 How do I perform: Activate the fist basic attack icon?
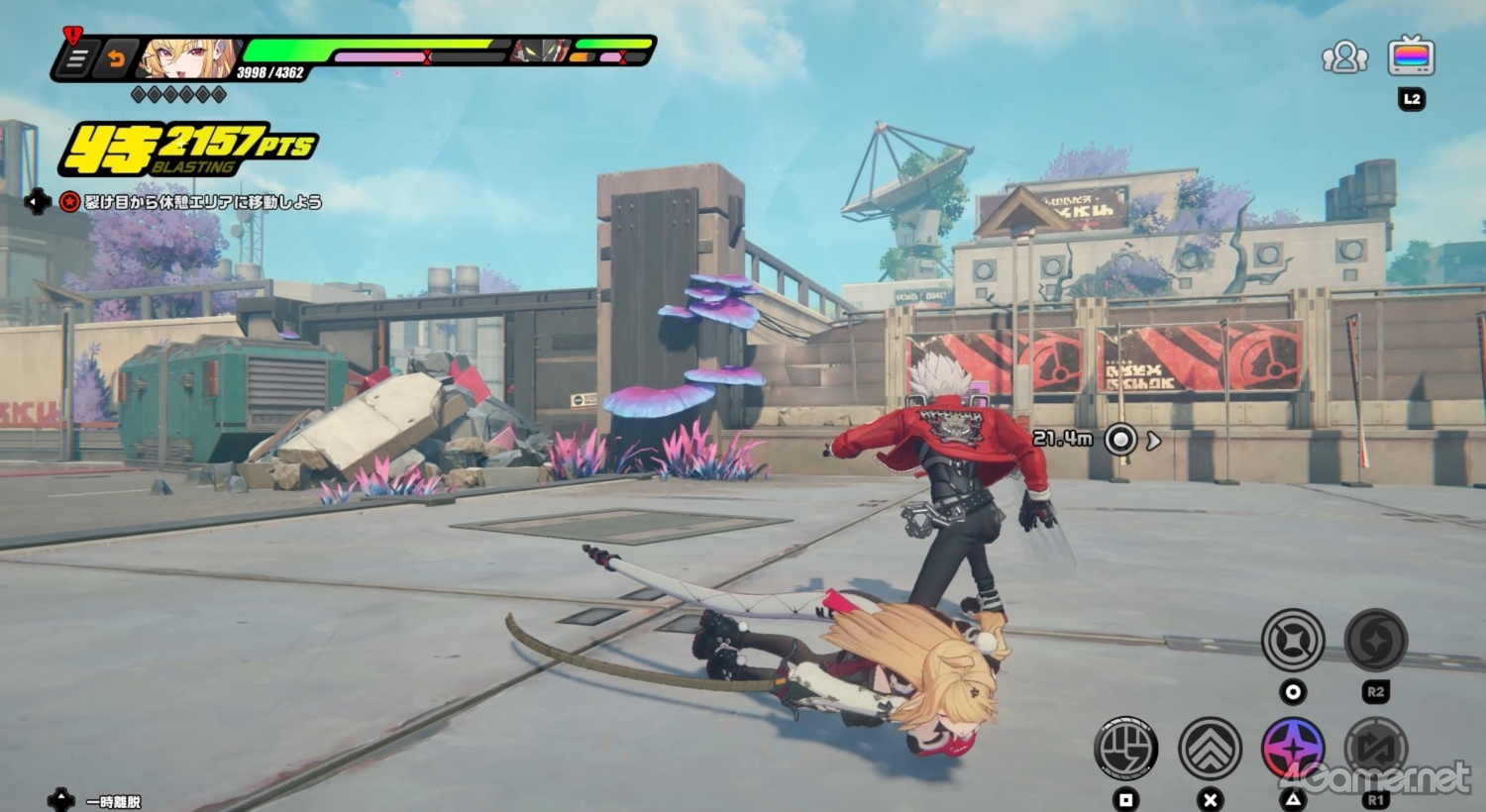tap(1126, 748)
